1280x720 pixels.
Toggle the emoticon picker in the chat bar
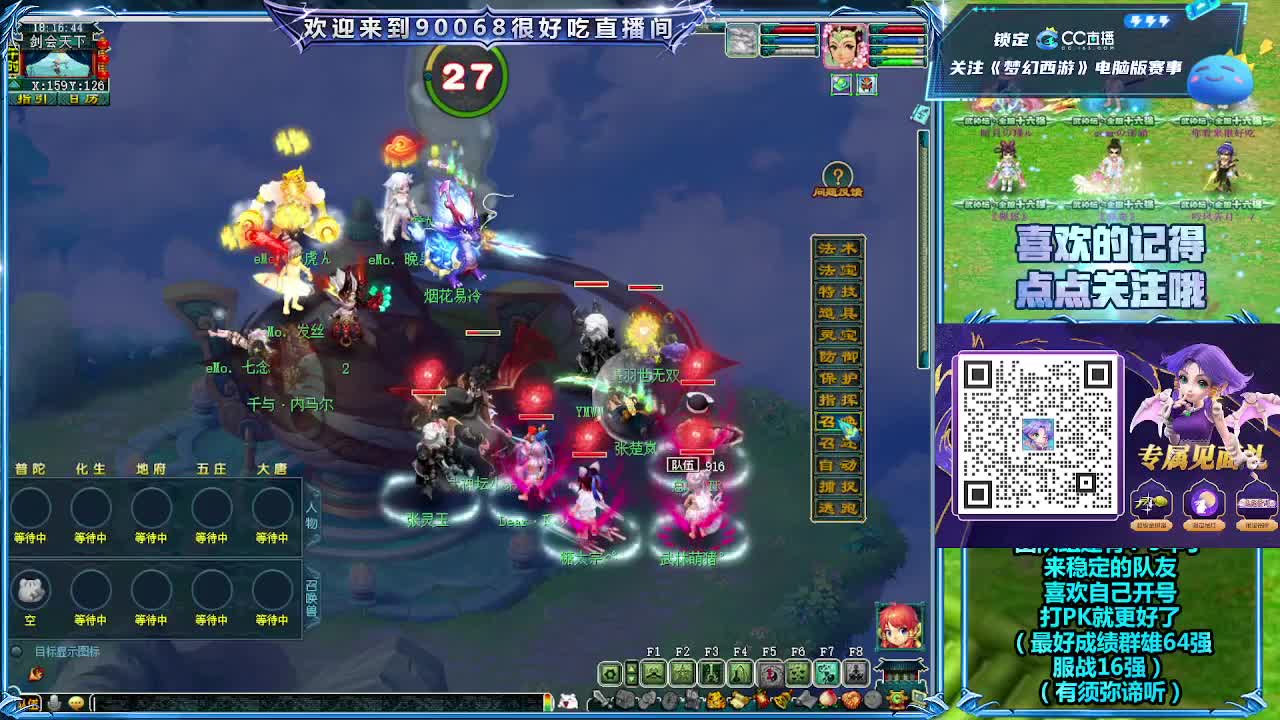click(x=75, y=703)
